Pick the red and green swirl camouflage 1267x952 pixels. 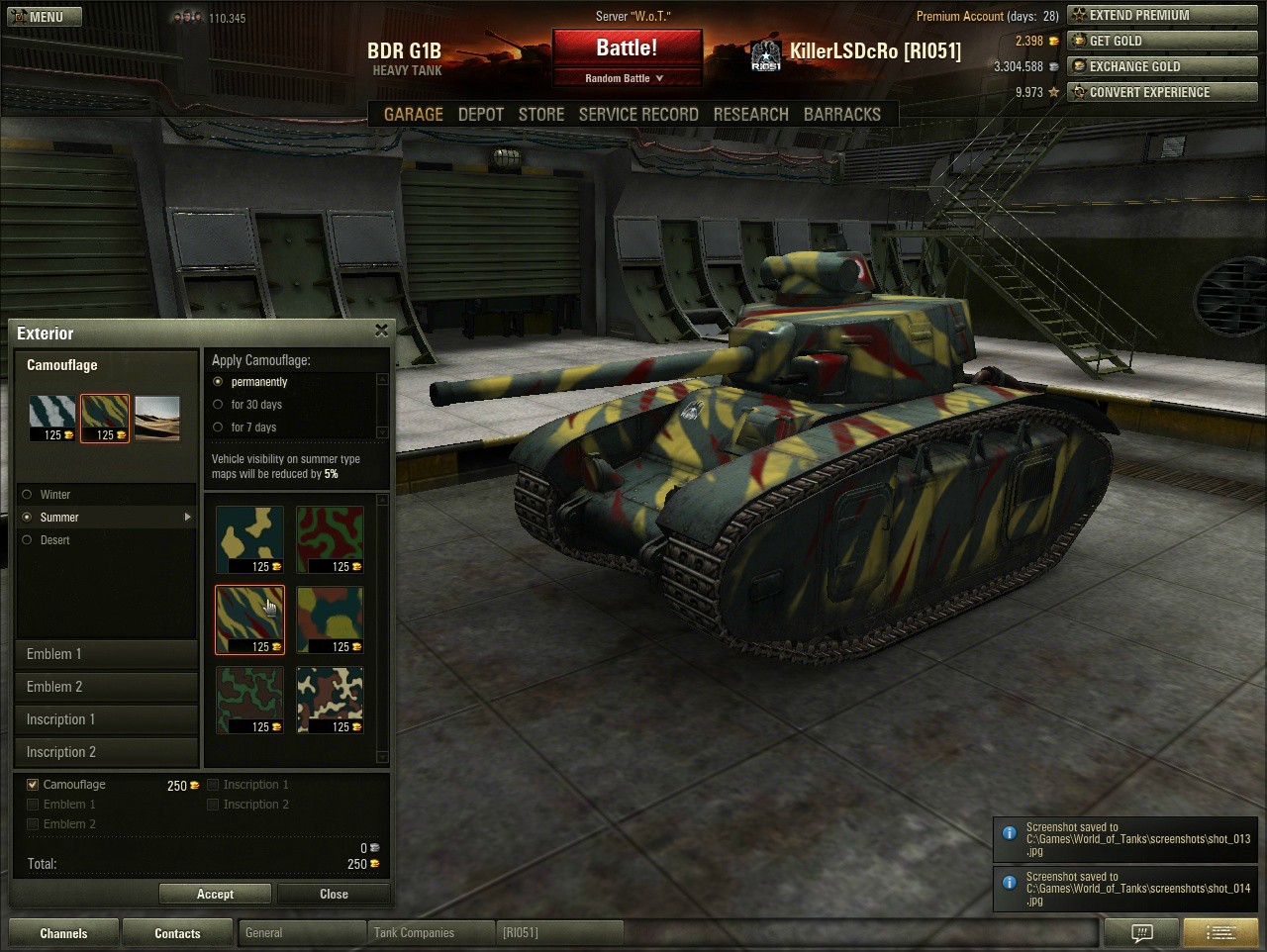click(x=330, y=539)
